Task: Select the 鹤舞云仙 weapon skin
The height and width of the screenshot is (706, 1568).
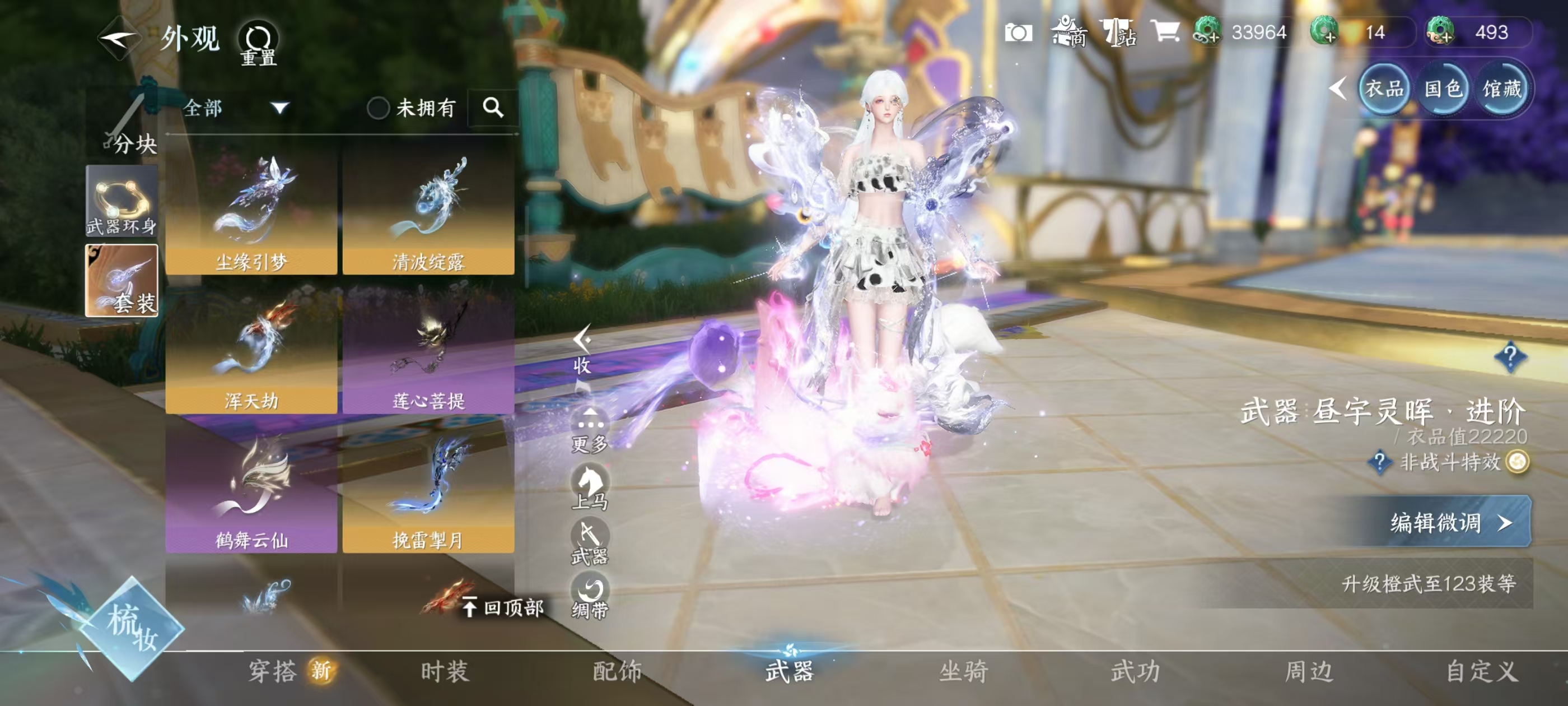Action: tap(251, 489)
